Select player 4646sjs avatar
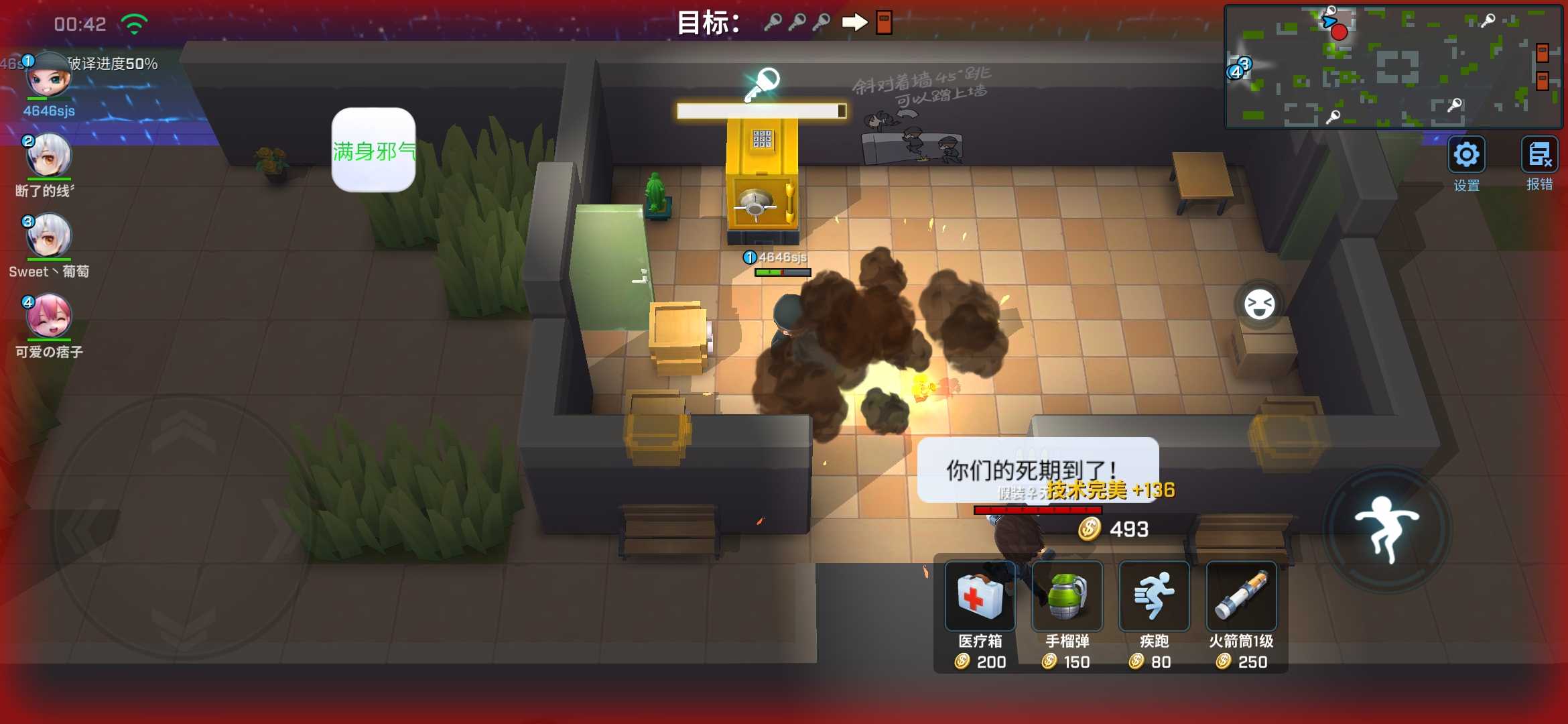 coord(48,76)
